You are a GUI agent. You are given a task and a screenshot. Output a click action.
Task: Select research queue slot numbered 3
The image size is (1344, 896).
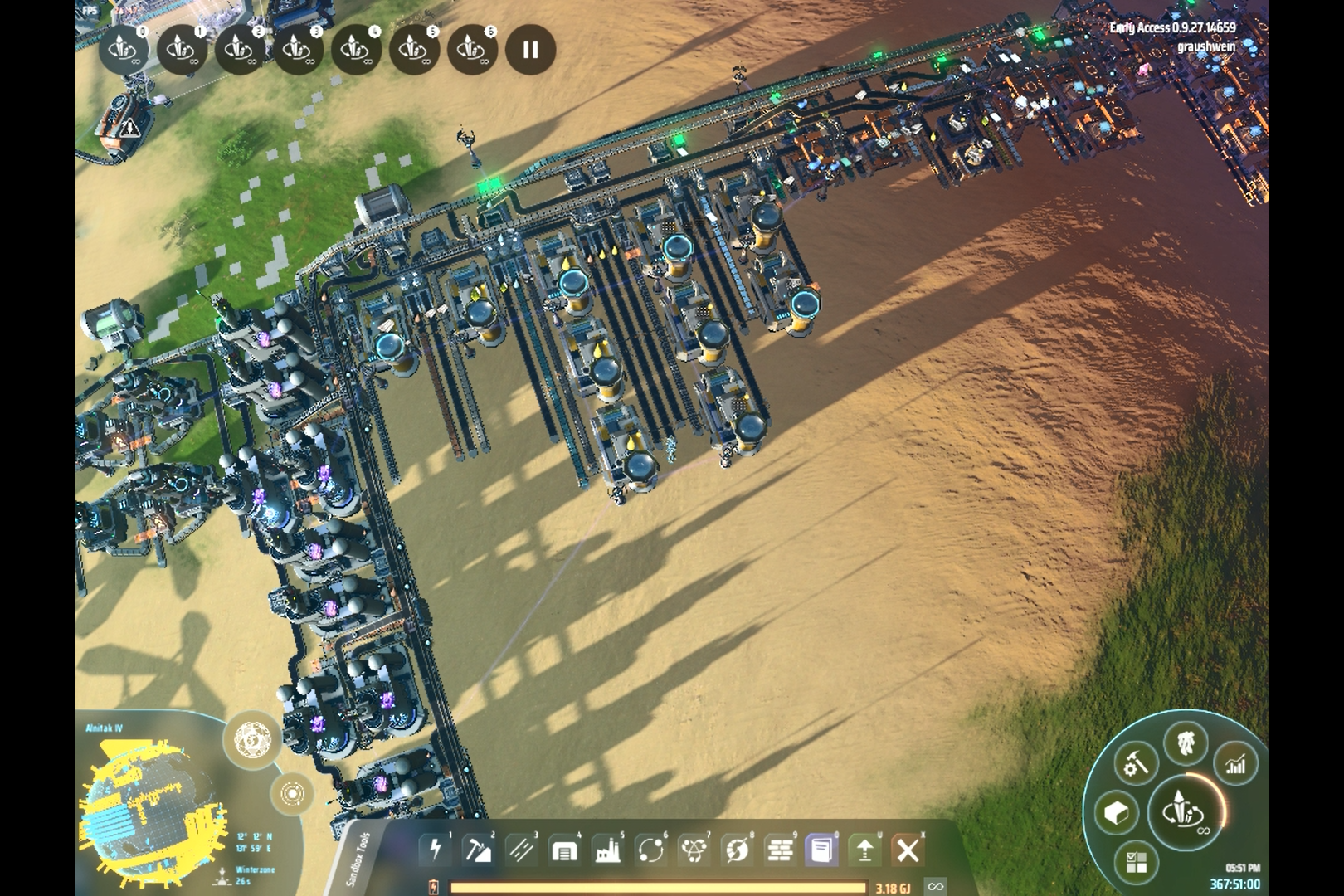coord(298,50)
